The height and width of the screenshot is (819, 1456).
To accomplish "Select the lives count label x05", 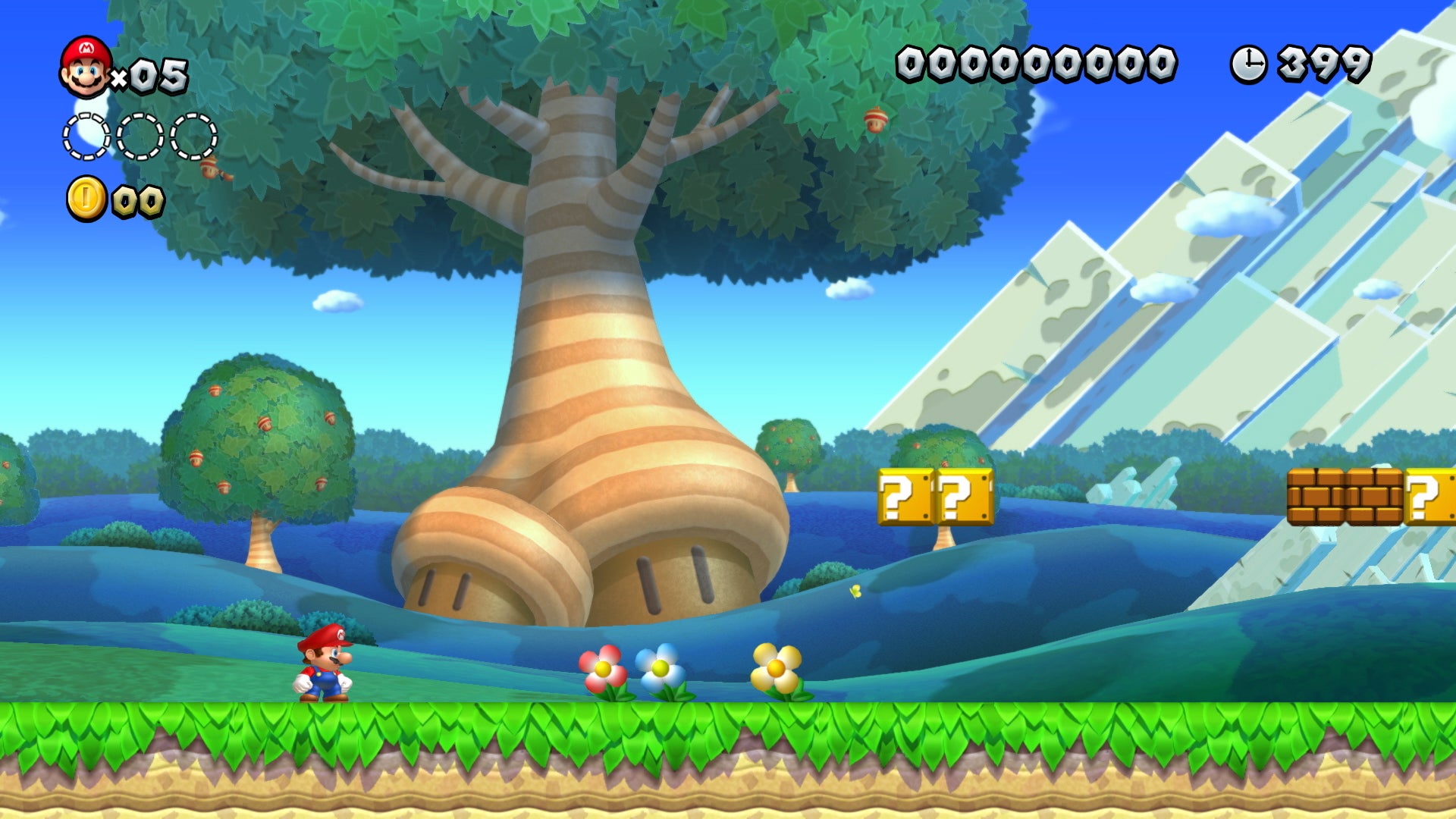I will pos(152,74).
